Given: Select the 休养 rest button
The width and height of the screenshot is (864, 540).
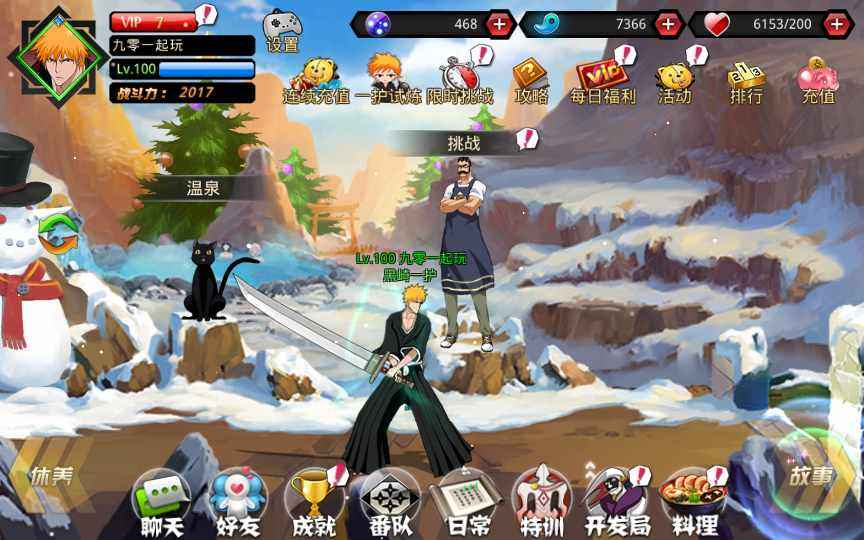Looking at the screenshot, I should [x=50, y=477].
